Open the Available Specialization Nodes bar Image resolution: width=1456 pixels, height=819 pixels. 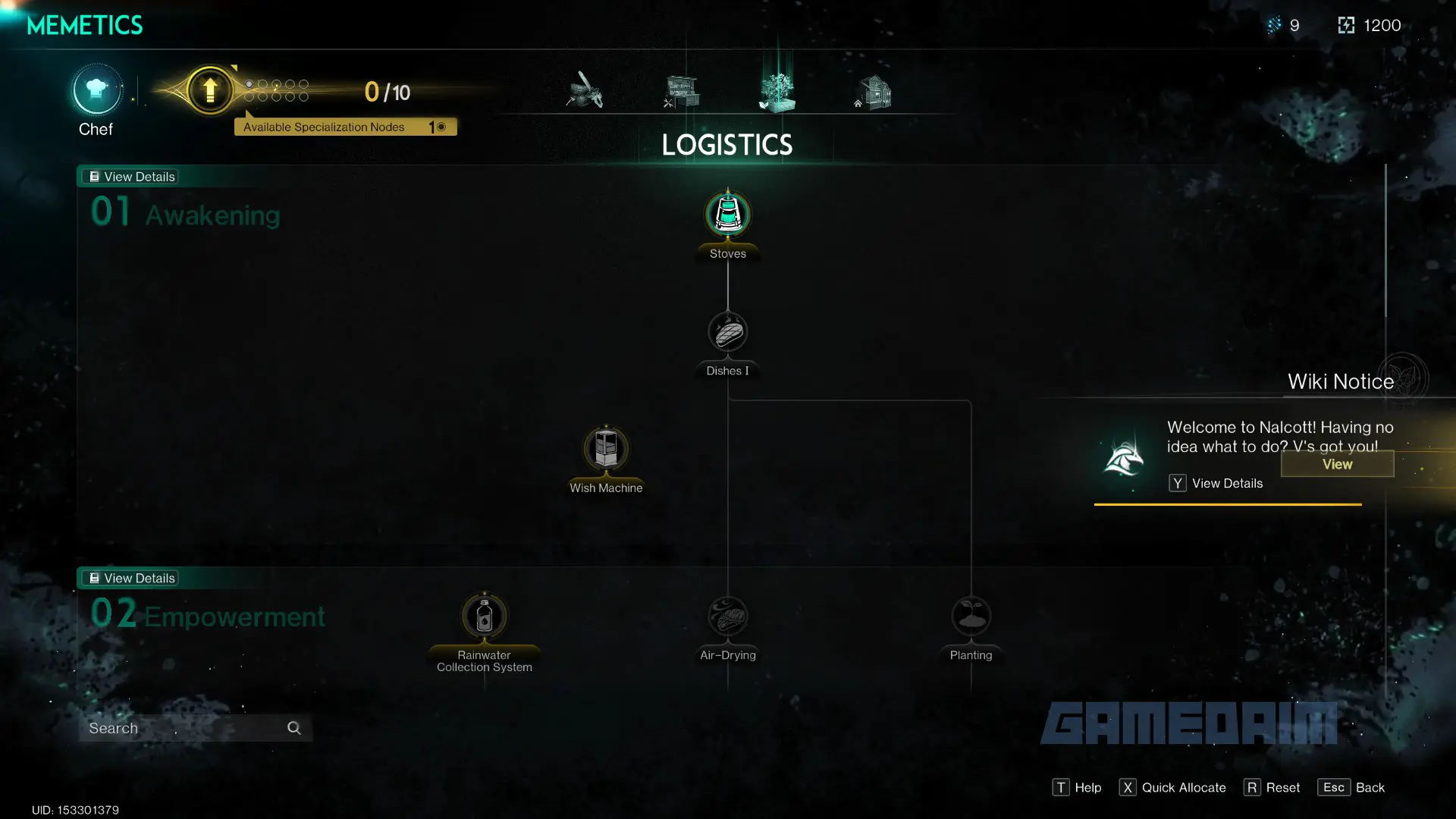(x=345, y=127)
